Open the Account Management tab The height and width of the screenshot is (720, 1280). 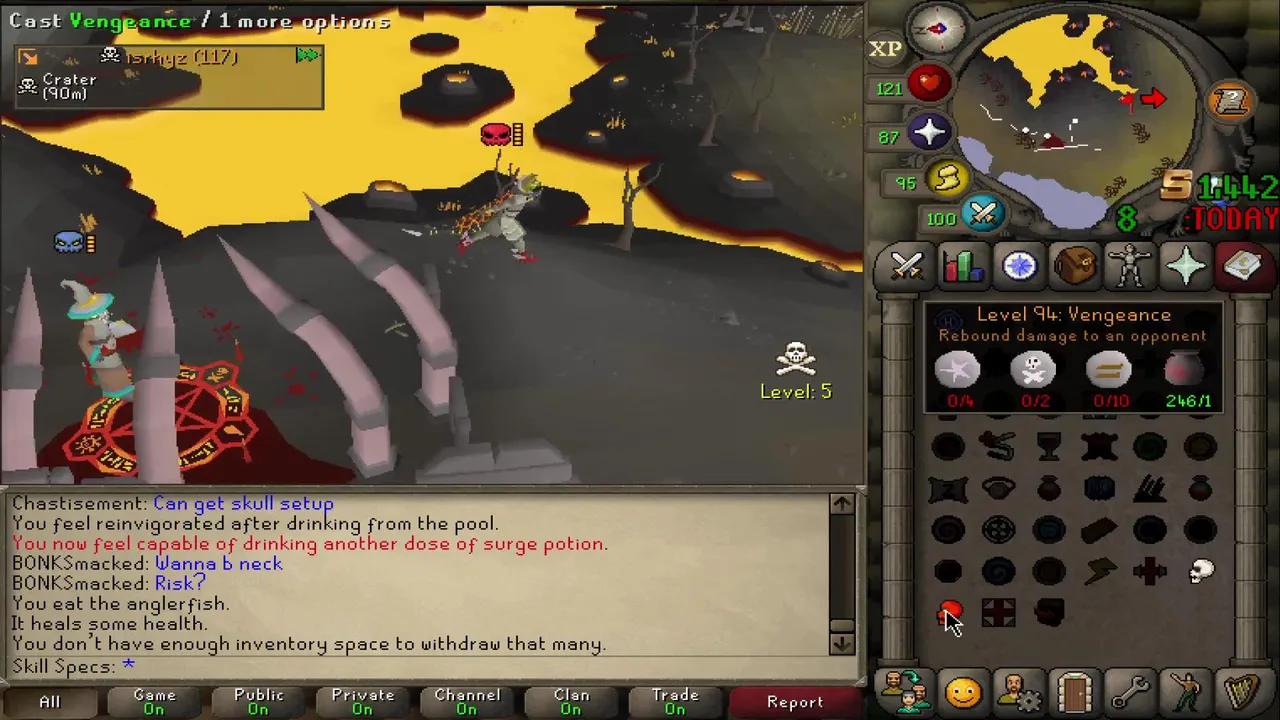pos(1018,690)
